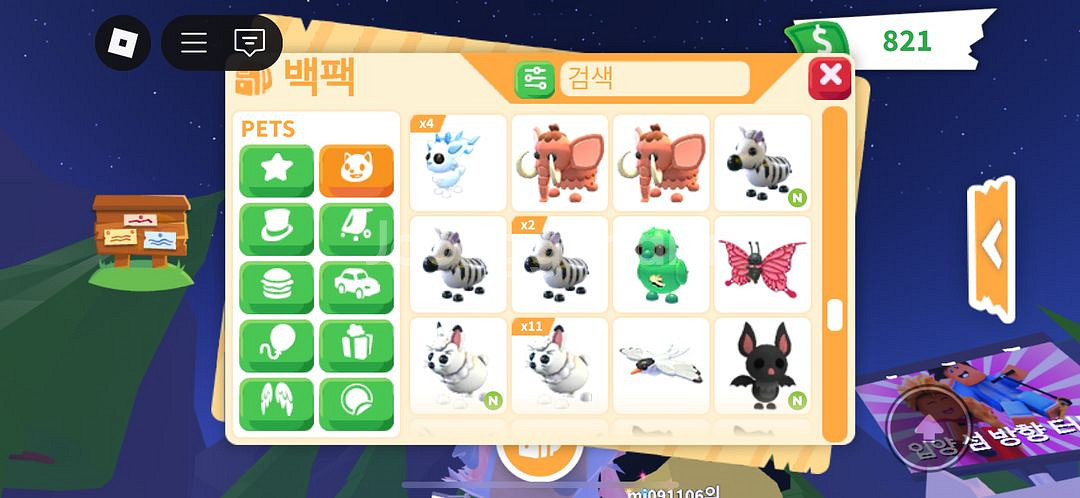Open the stroller category tab
Screen dimensions: 1080x498
(x=356, y=230)
